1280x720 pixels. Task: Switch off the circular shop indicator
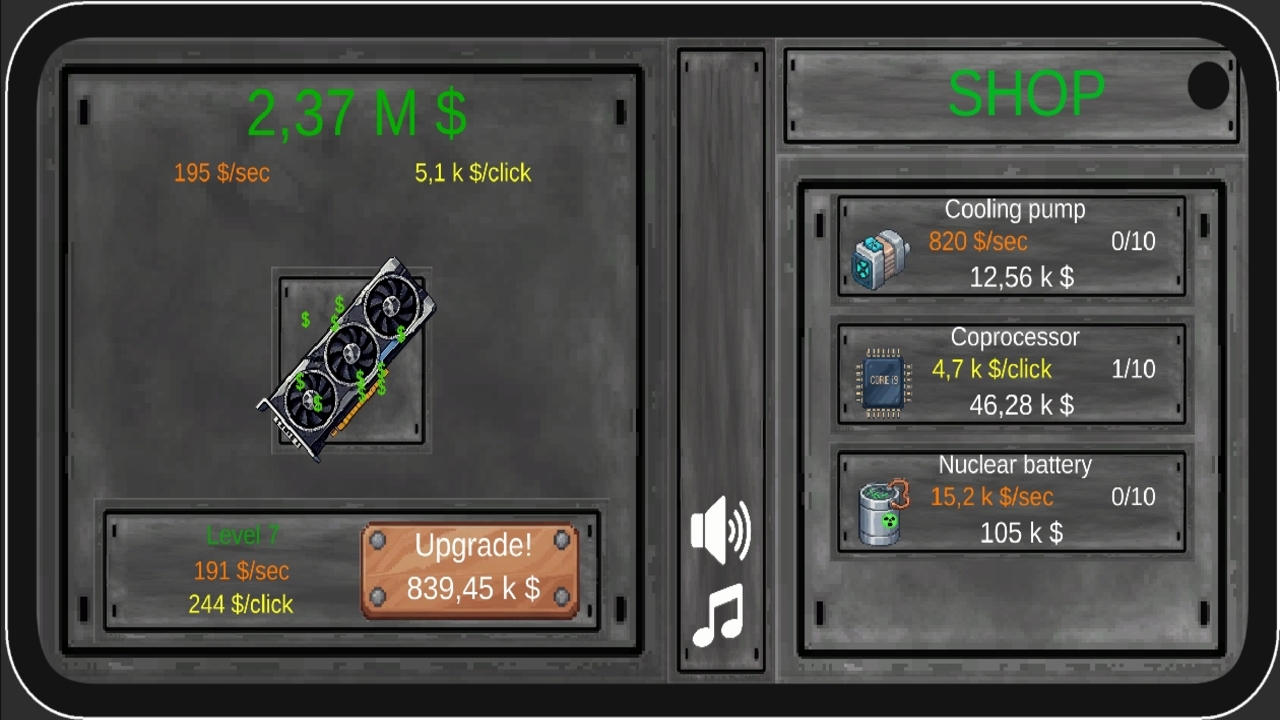1207,87
